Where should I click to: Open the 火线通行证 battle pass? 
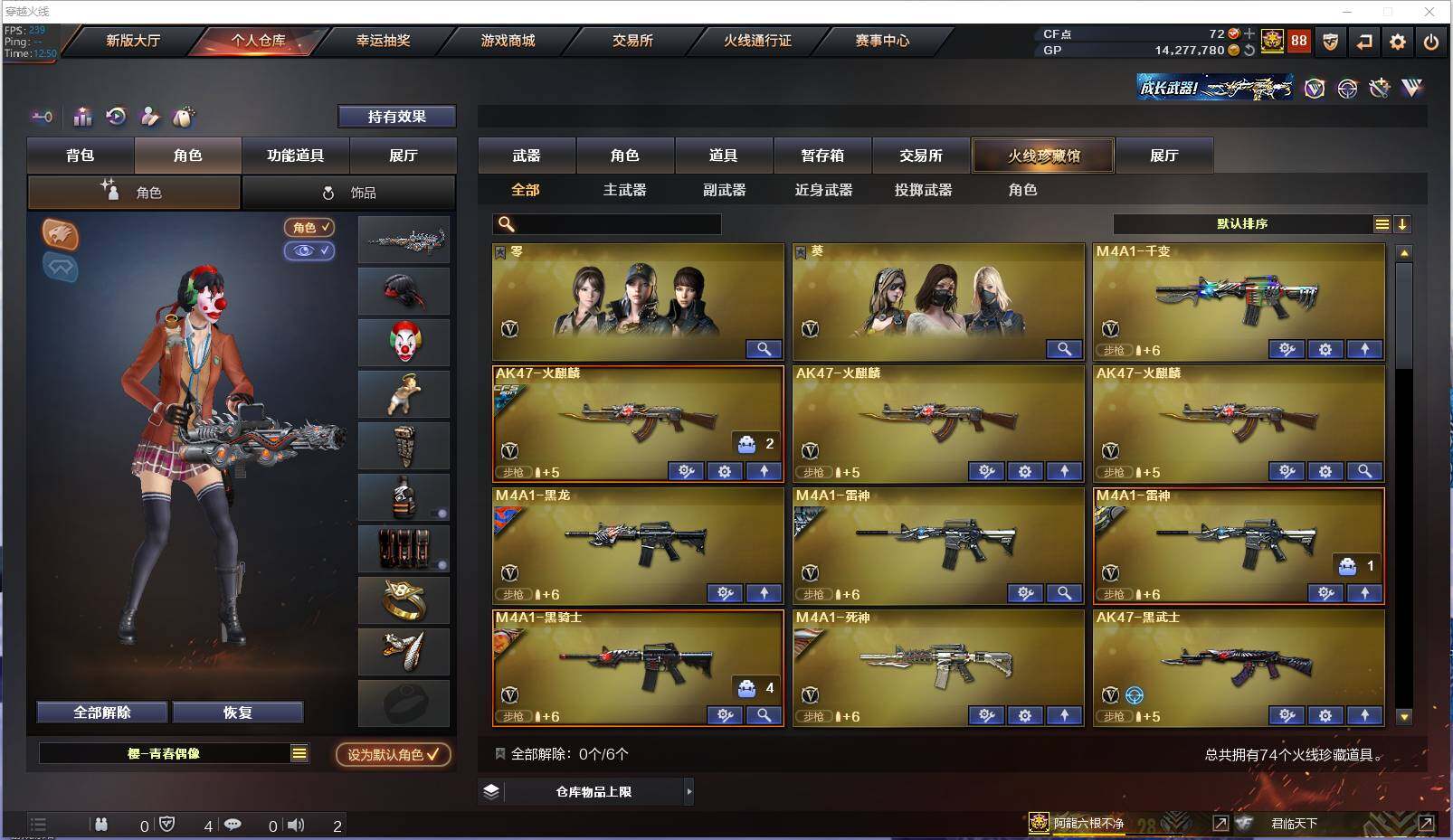(x=757, y=41)
